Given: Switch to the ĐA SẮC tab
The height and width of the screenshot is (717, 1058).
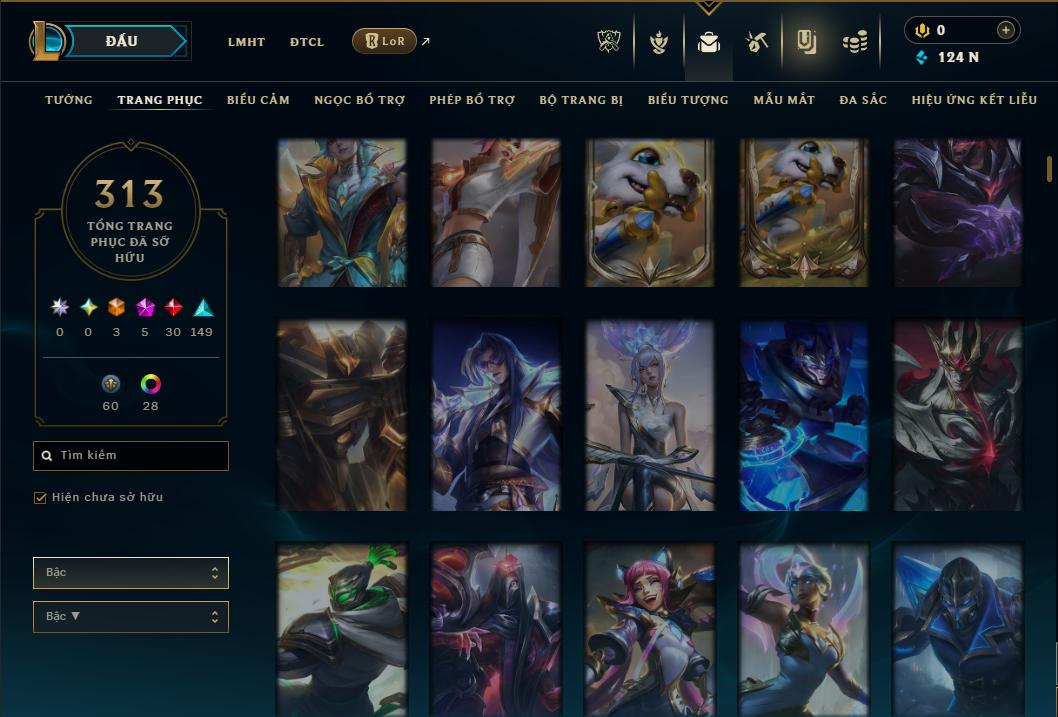Looking at the screenshot, I should click(863, 100).
